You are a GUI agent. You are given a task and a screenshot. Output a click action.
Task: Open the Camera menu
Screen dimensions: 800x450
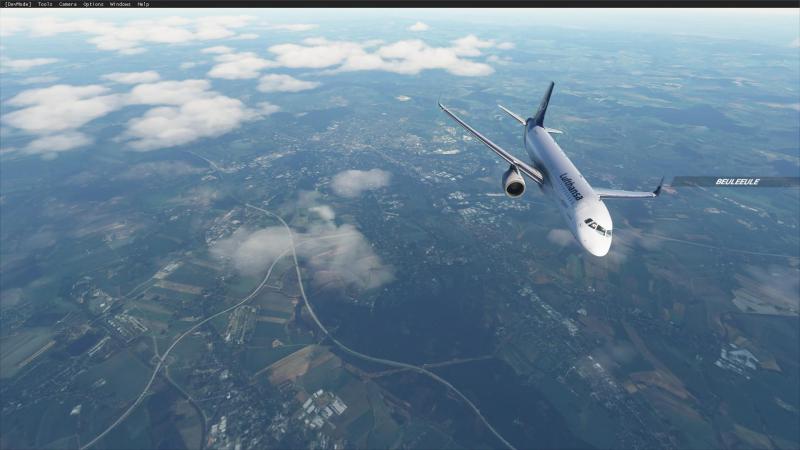pyautogui.click(x=68, y=4)
